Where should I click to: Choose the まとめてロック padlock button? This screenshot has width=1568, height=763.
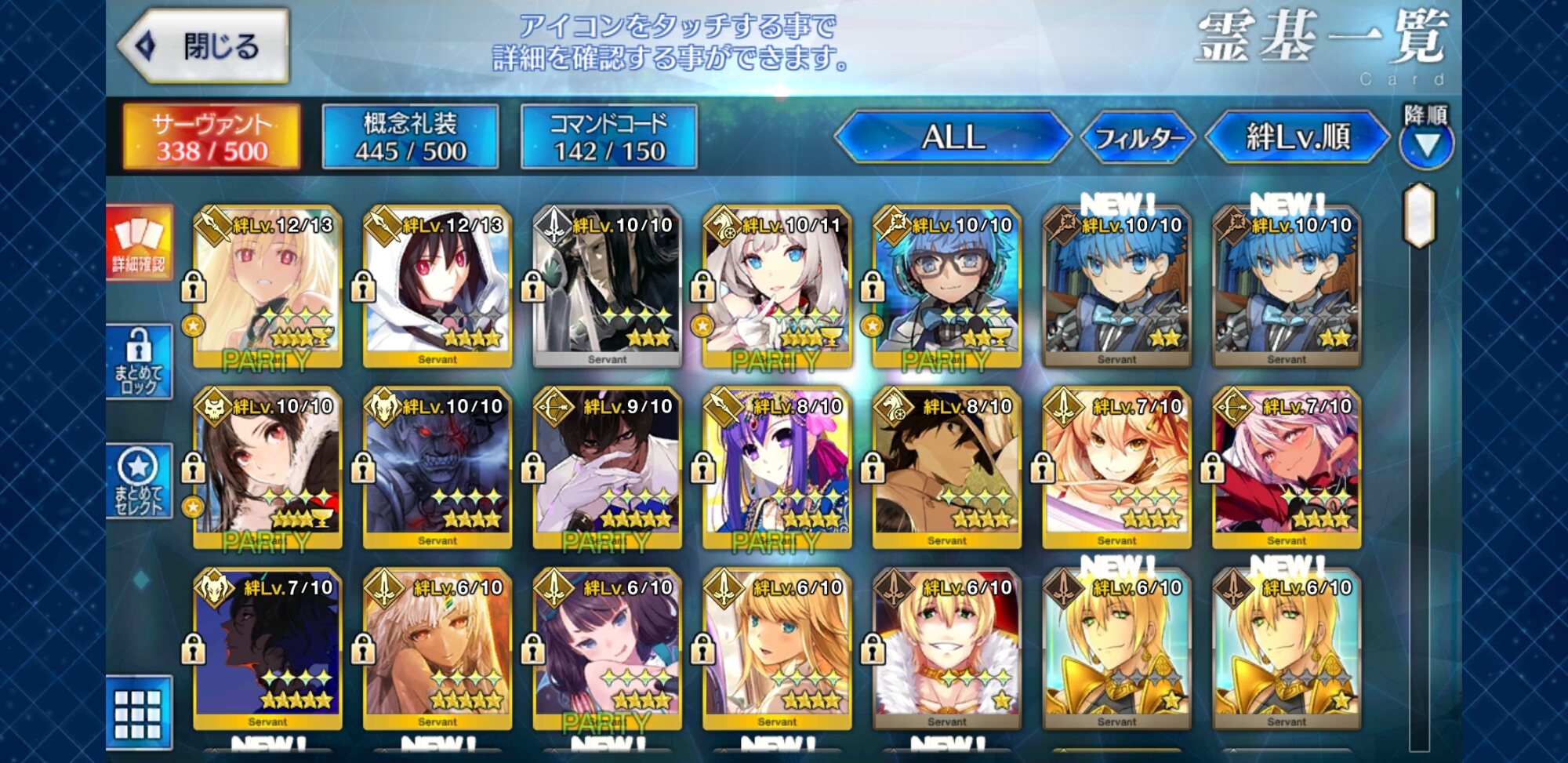[x=140, y=362]
